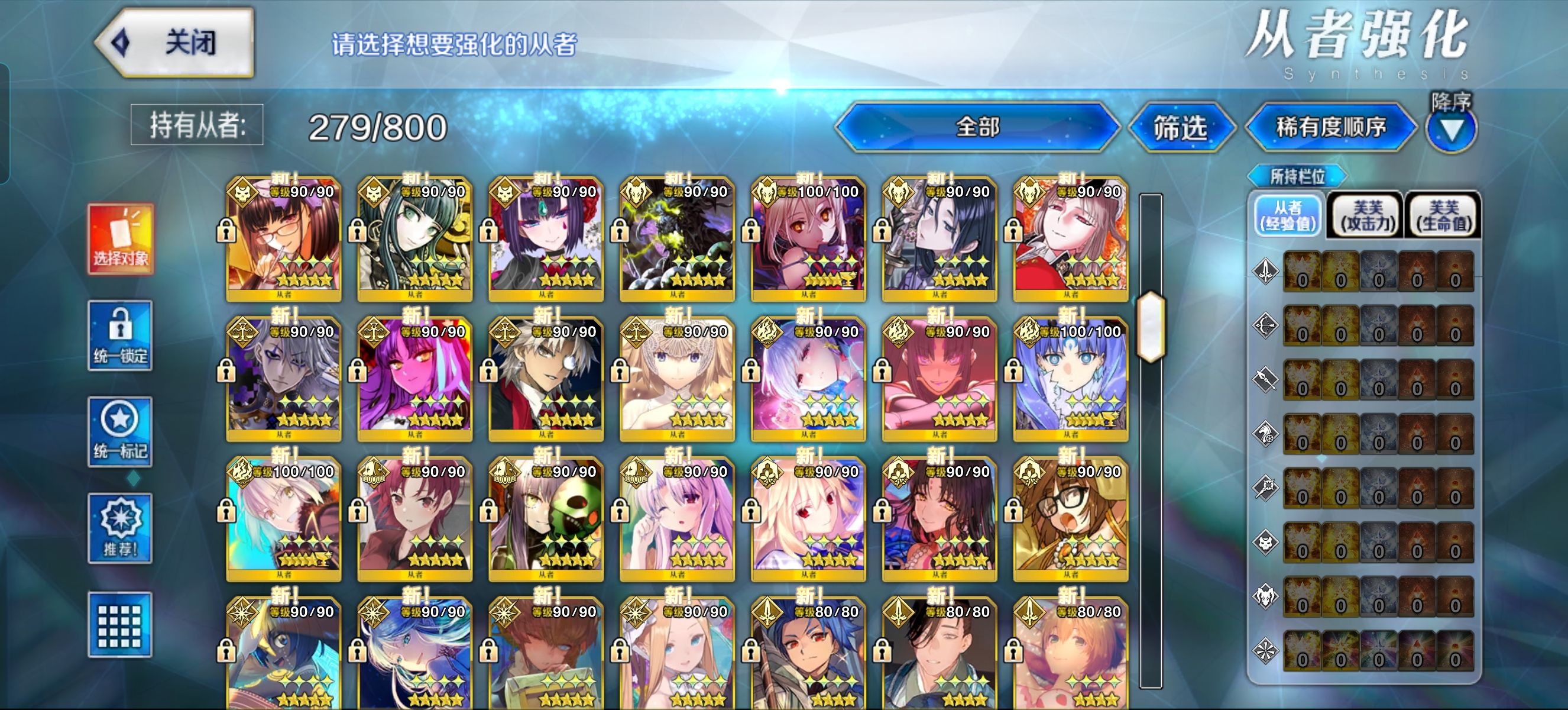The height and width of the screenshot is (710, 1568).
Task: Pick the purple-haired oni servant with horns
Action: click(x=546, y=238)
